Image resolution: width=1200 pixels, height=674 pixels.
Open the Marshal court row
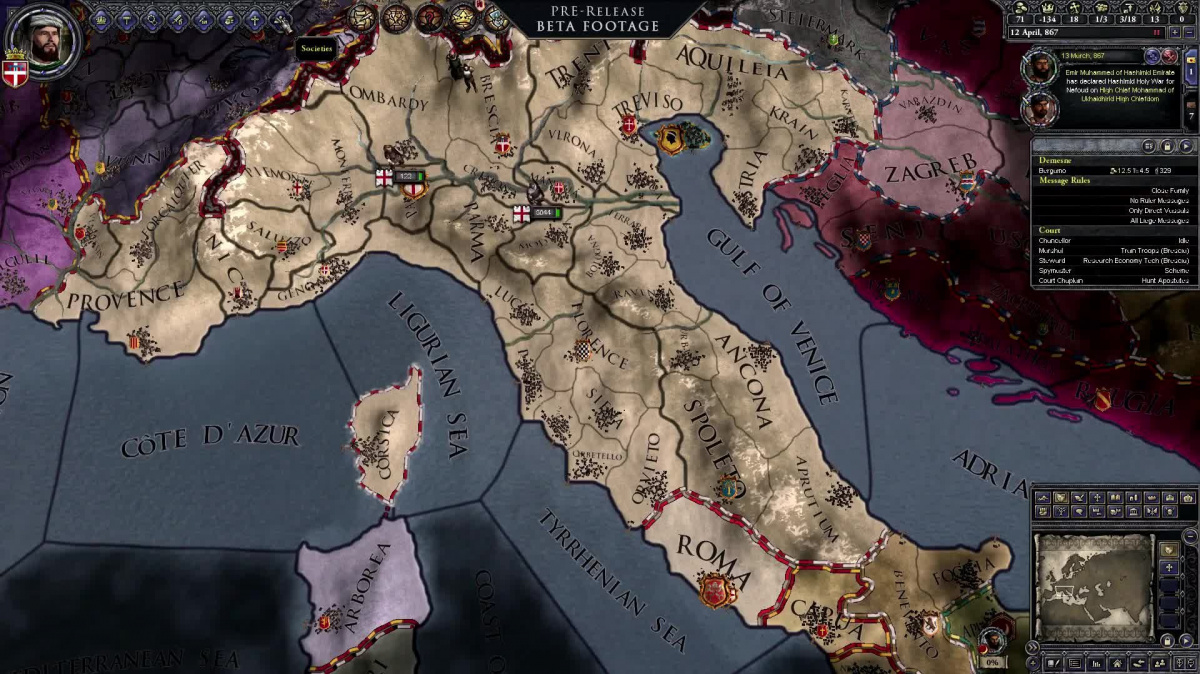[x=1110, y=251]
